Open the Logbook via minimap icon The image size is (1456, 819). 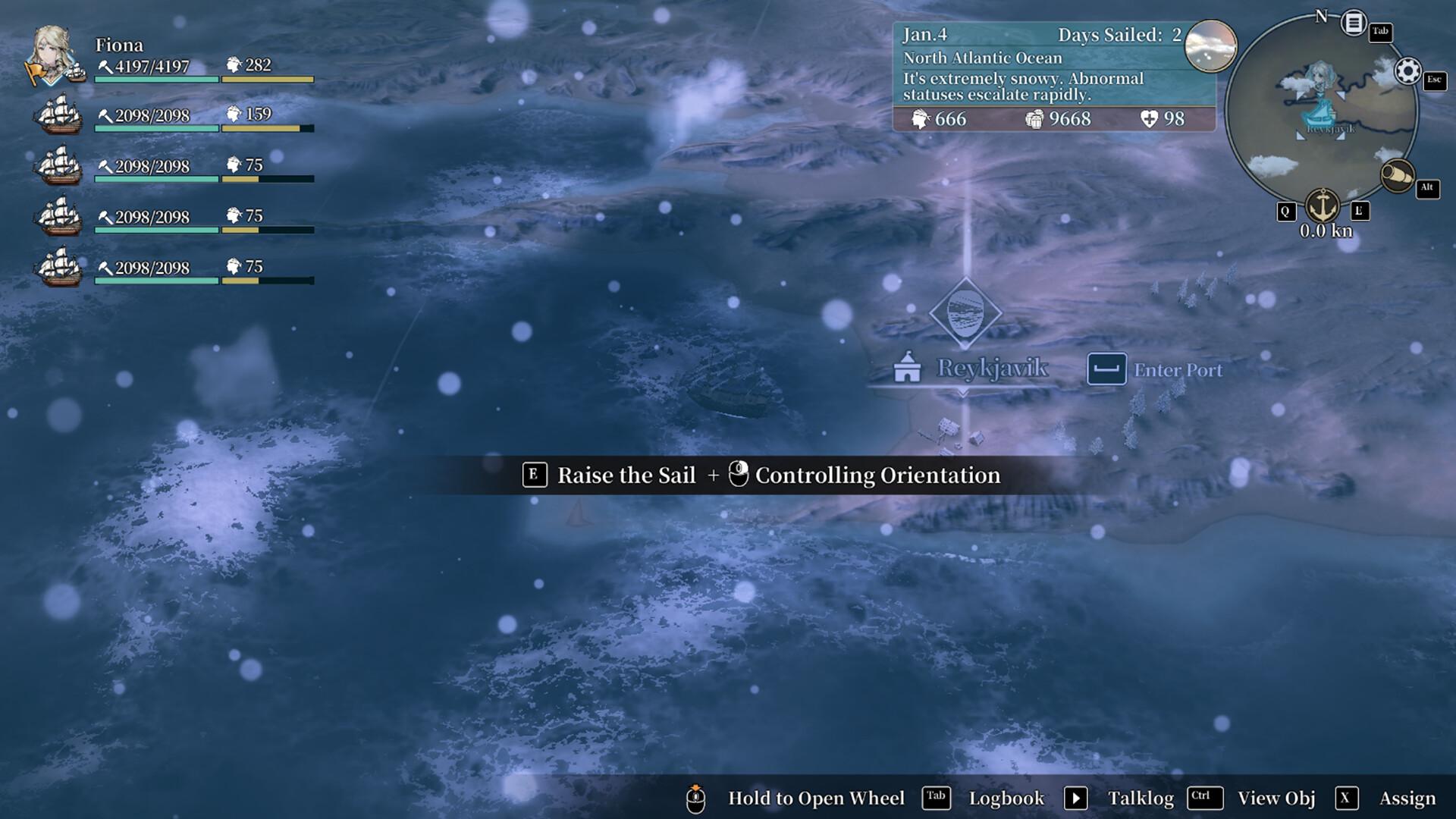point(1352,21)
